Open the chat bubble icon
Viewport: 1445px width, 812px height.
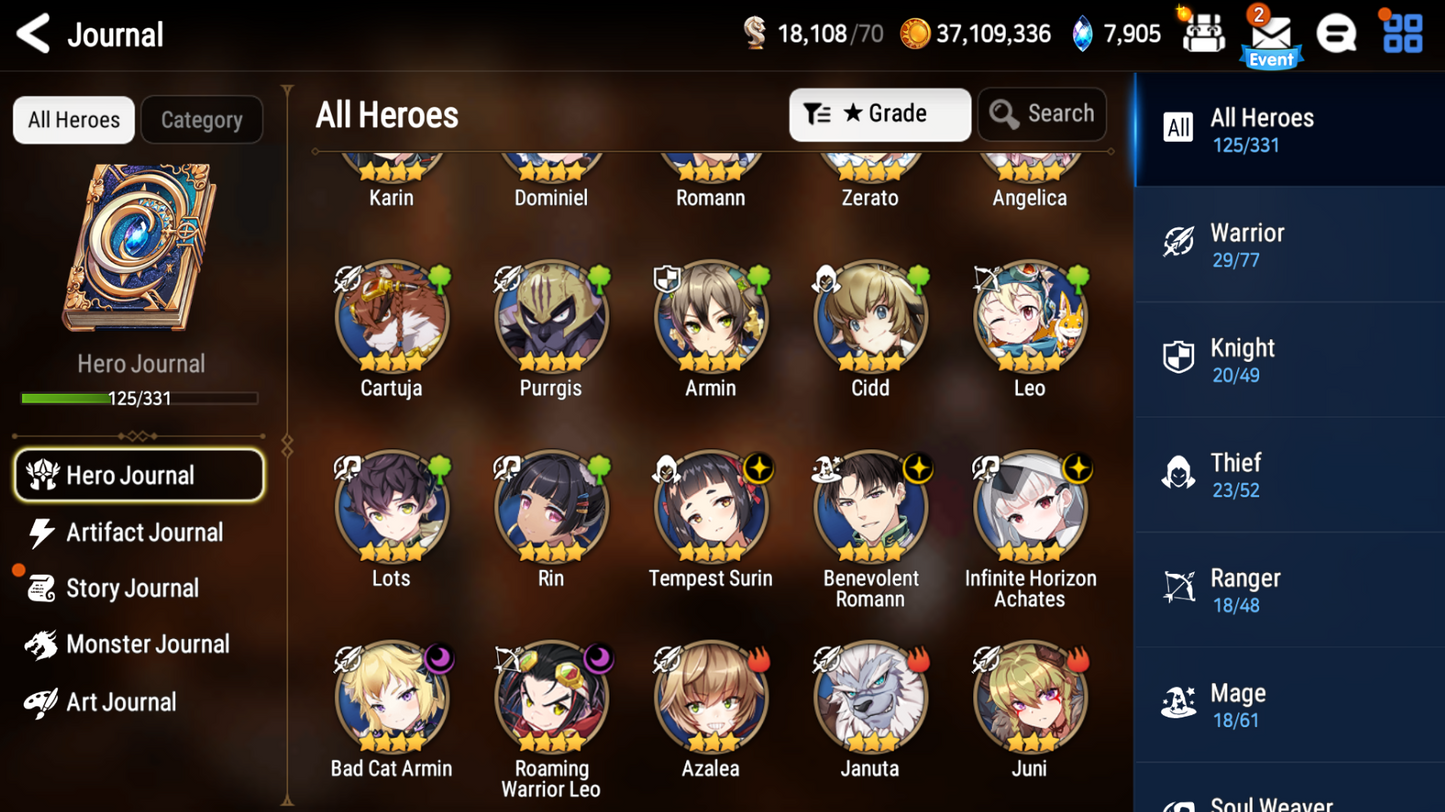pos(1337,33)
